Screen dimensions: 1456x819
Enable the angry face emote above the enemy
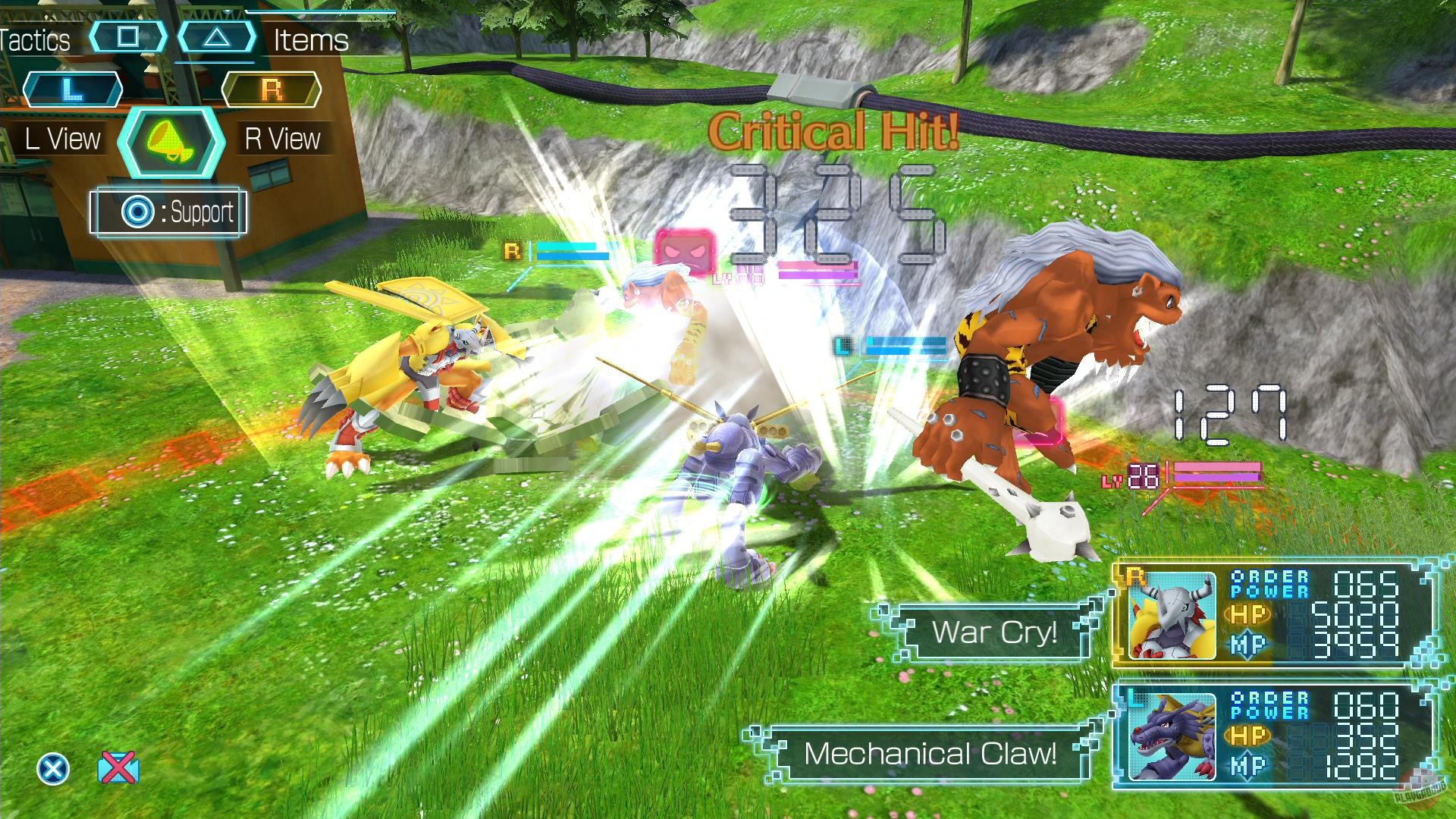click(683, 250)
